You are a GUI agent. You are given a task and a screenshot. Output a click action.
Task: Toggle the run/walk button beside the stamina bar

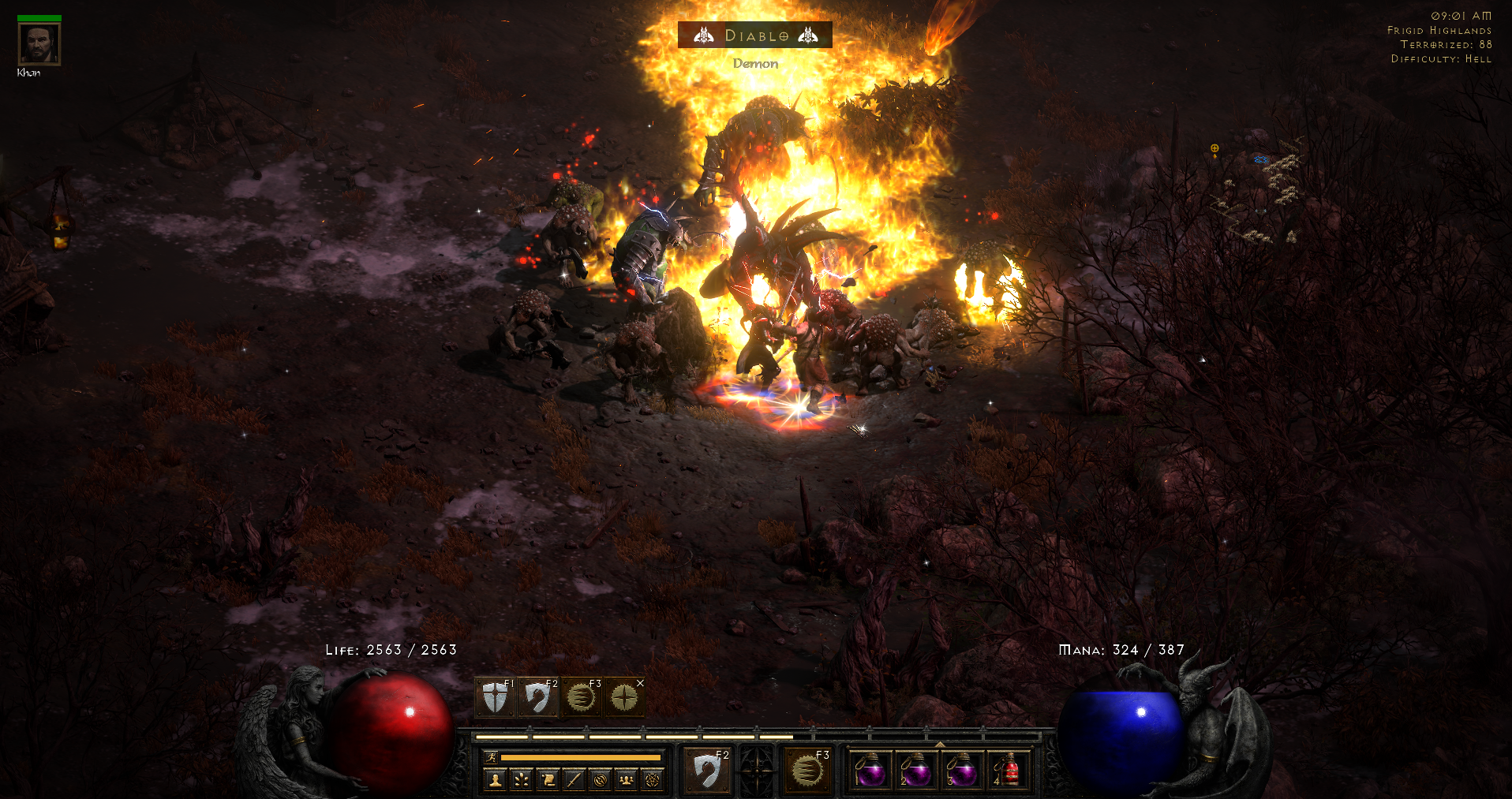tap(491, 758)
